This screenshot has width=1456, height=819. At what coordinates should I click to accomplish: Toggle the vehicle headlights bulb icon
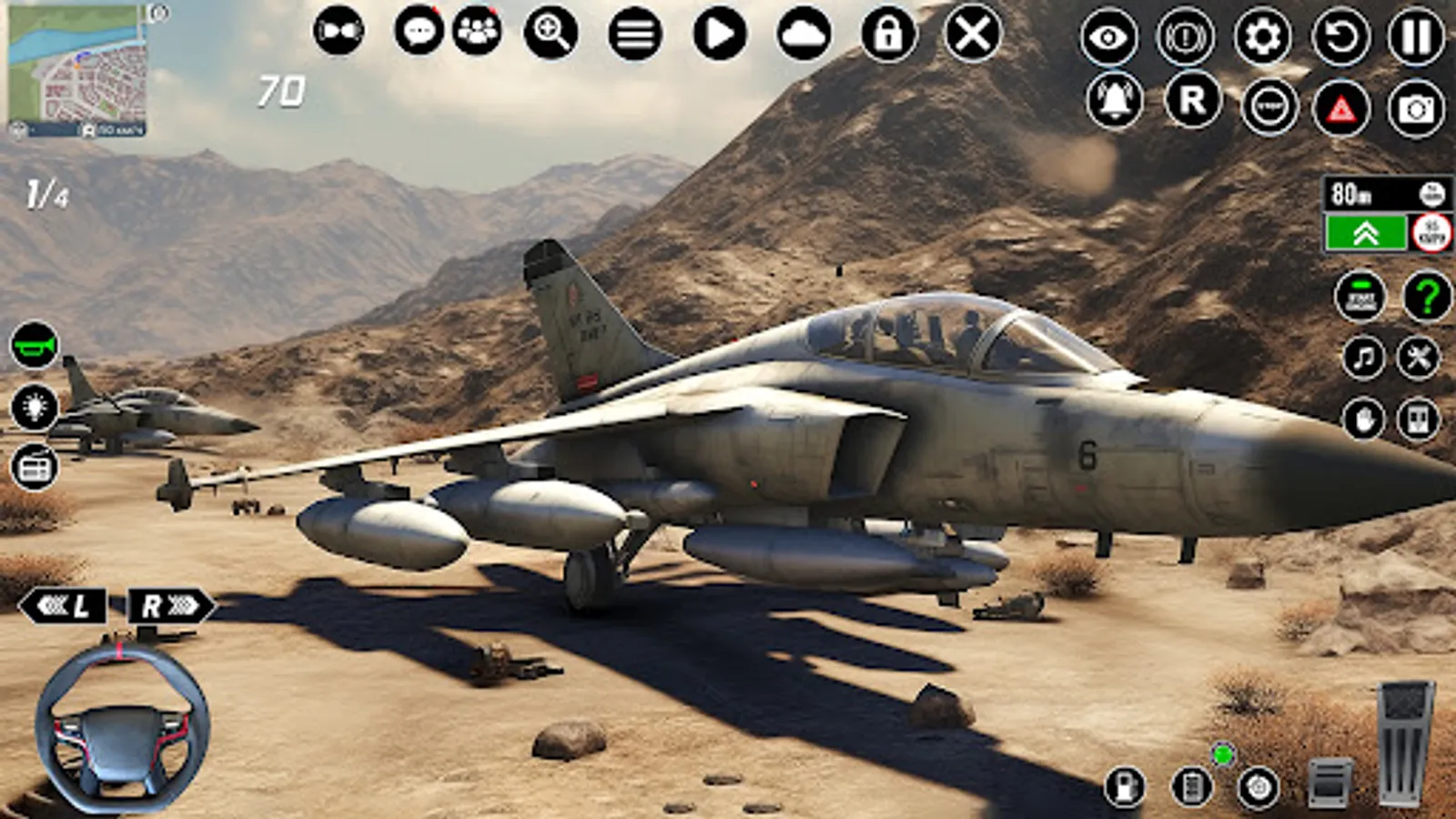[x=35, y=408]
